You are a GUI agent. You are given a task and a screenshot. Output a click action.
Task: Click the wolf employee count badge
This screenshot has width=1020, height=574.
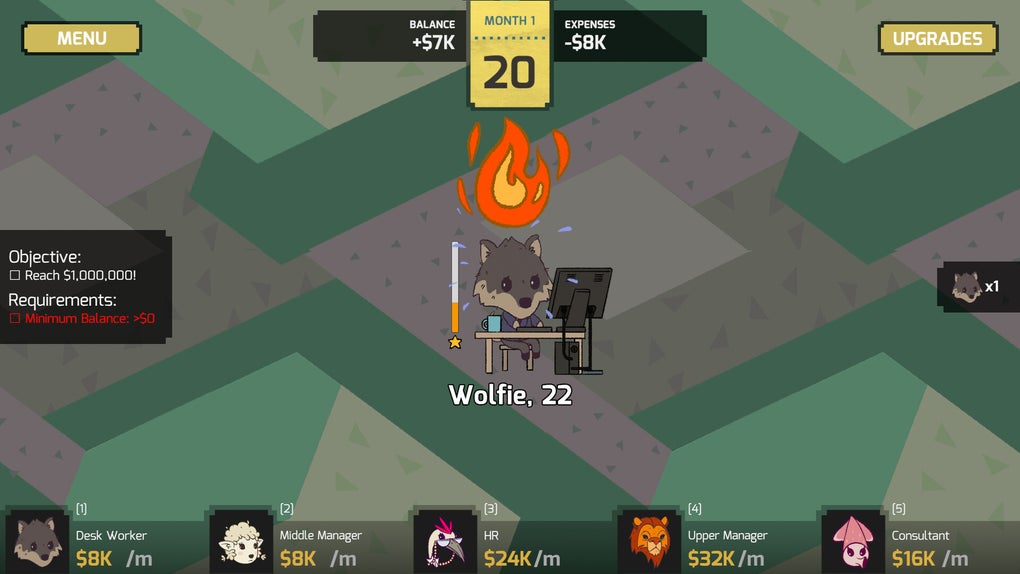977,287
